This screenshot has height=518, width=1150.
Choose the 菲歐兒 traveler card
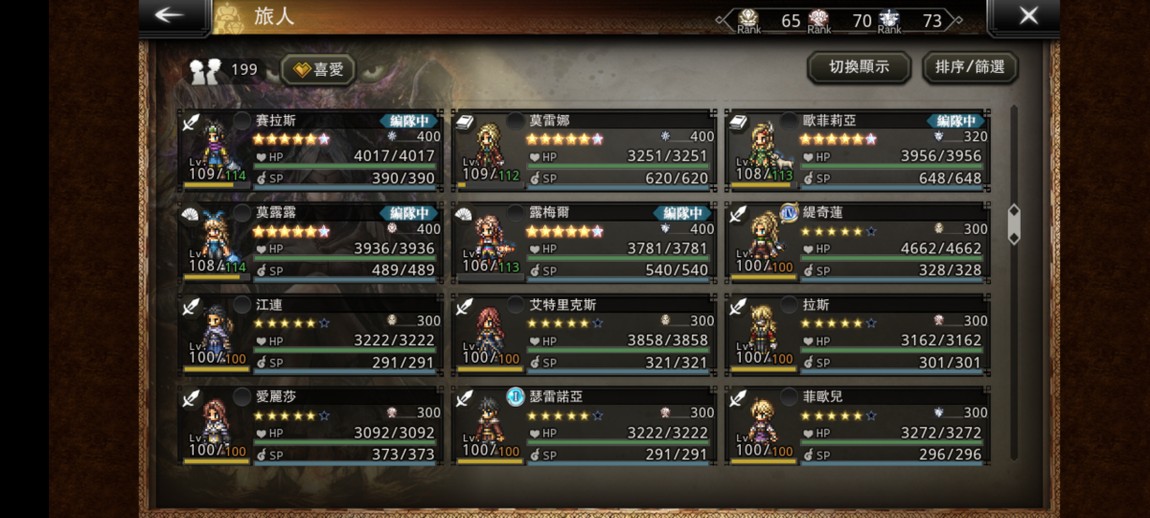857,425
